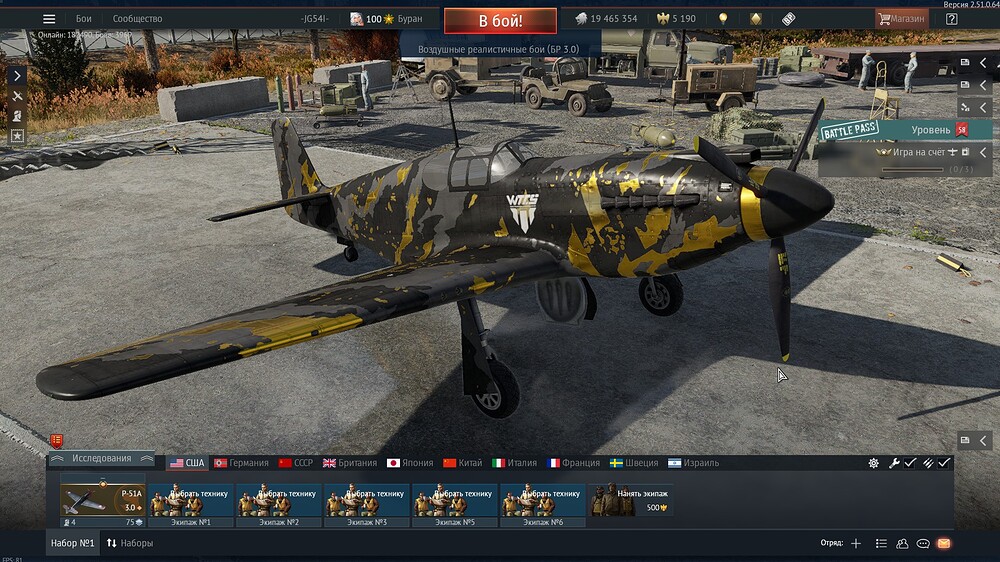
Task: Select the P-51A aircraft crew slot
Action: click(103, 501)
